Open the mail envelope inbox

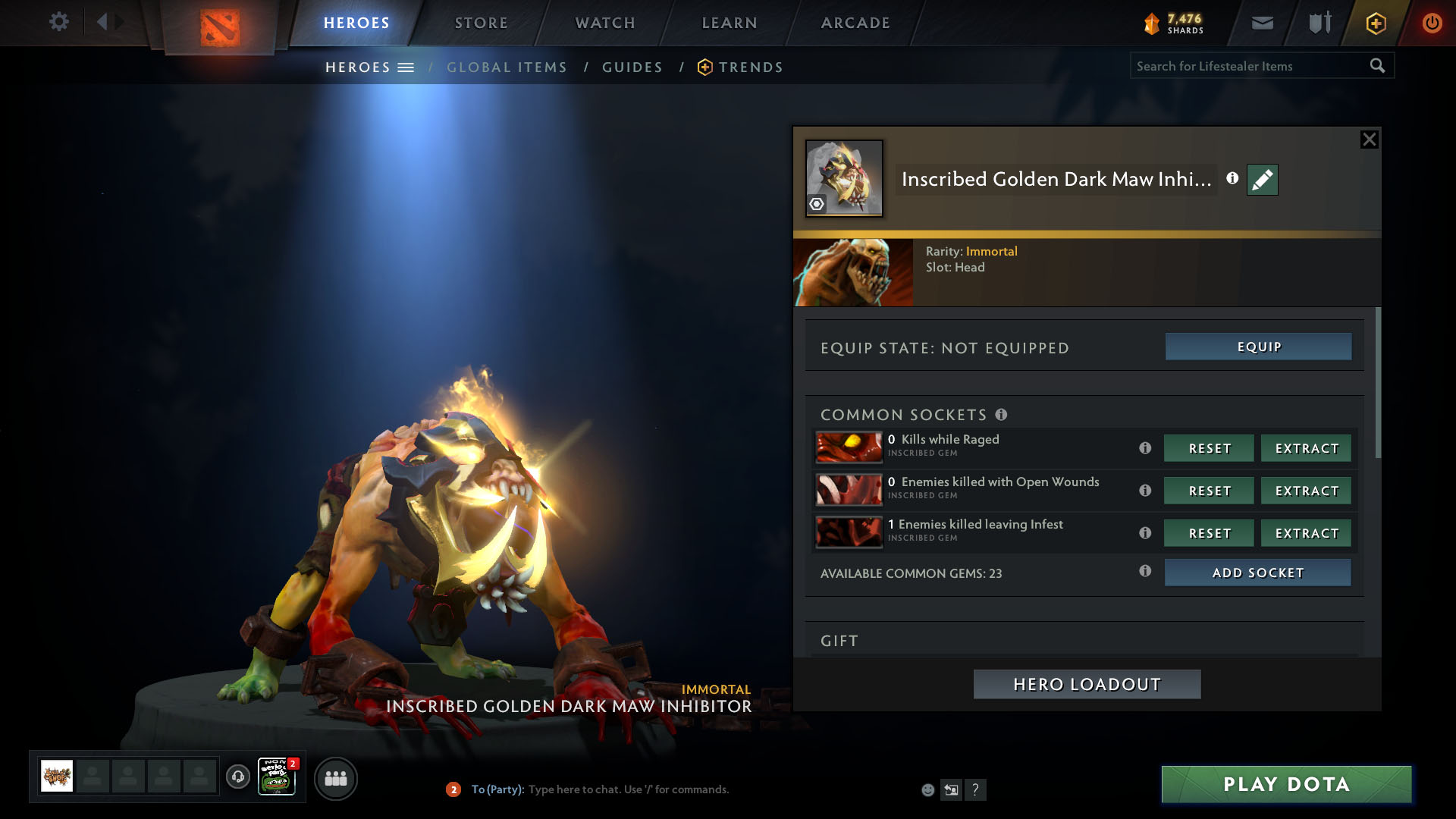click(x=1262, y=23)
